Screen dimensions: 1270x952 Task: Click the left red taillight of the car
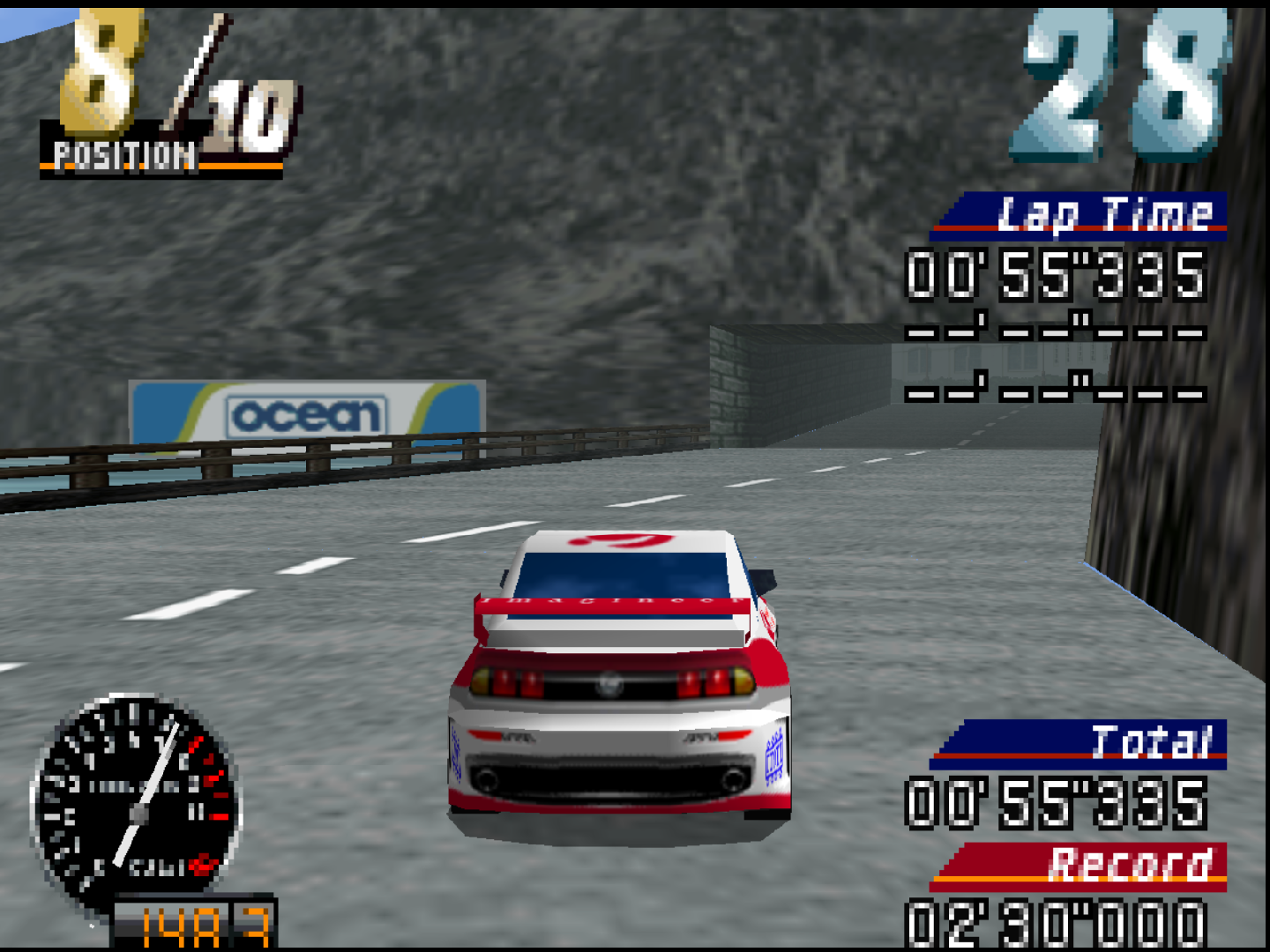[x=517, y=683]
